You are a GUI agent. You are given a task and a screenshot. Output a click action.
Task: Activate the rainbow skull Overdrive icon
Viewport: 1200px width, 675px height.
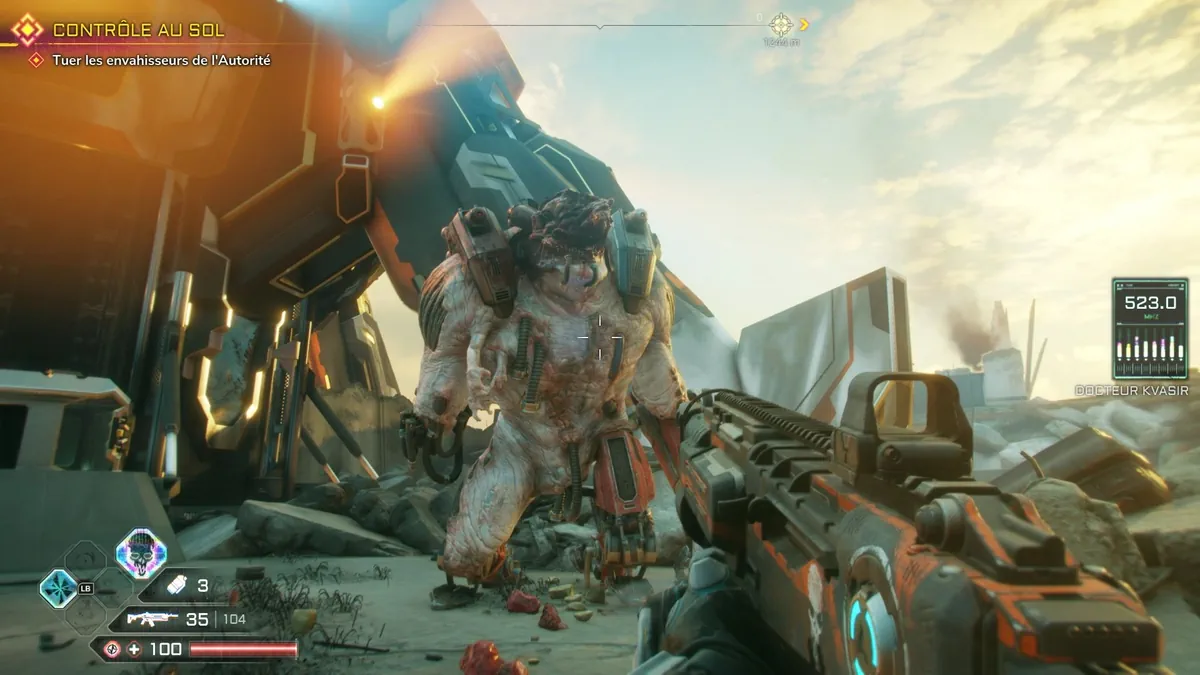point(140,553)
